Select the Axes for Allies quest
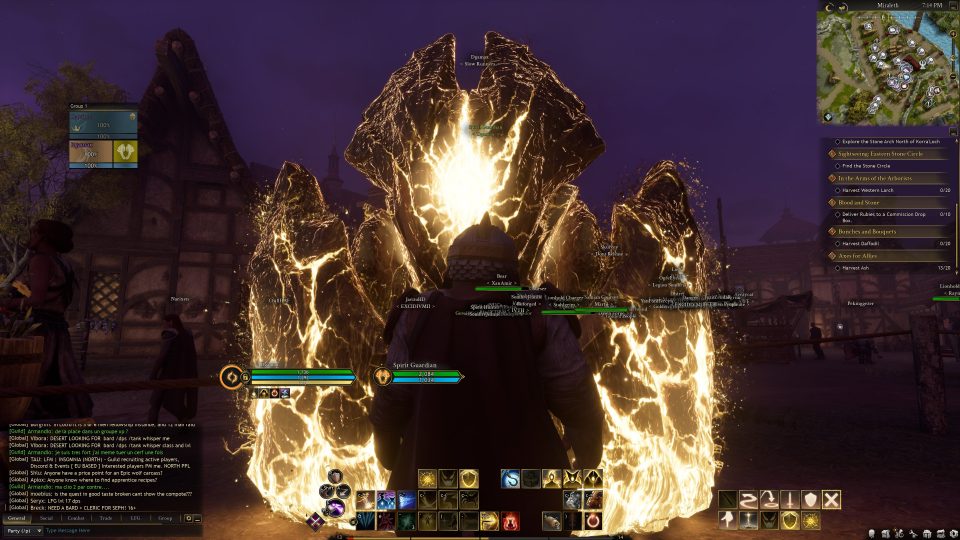 click(860, 256)
